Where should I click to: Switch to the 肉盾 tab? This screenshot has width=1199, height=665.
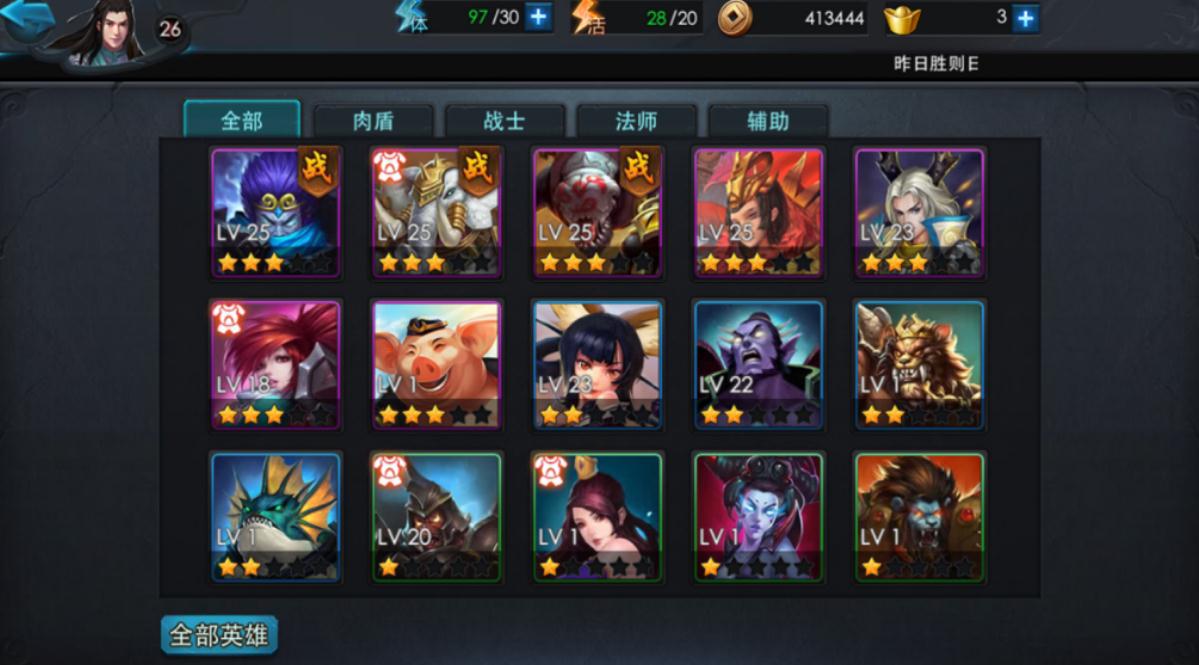pos(373,121)
